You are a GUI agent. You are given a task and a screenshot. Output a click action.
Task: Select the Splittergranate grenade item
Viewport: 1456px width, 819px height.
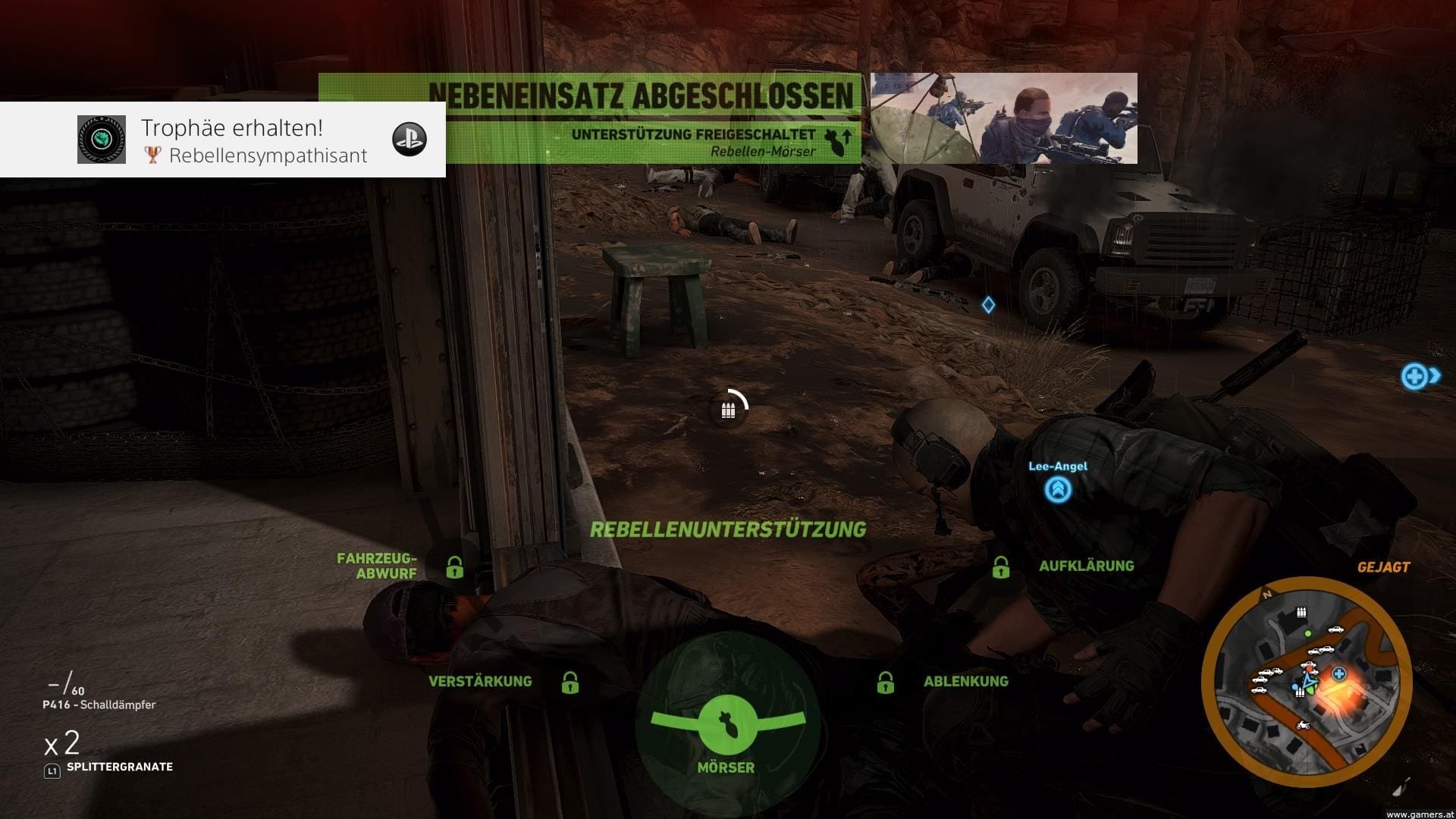(x=119, y=767)
